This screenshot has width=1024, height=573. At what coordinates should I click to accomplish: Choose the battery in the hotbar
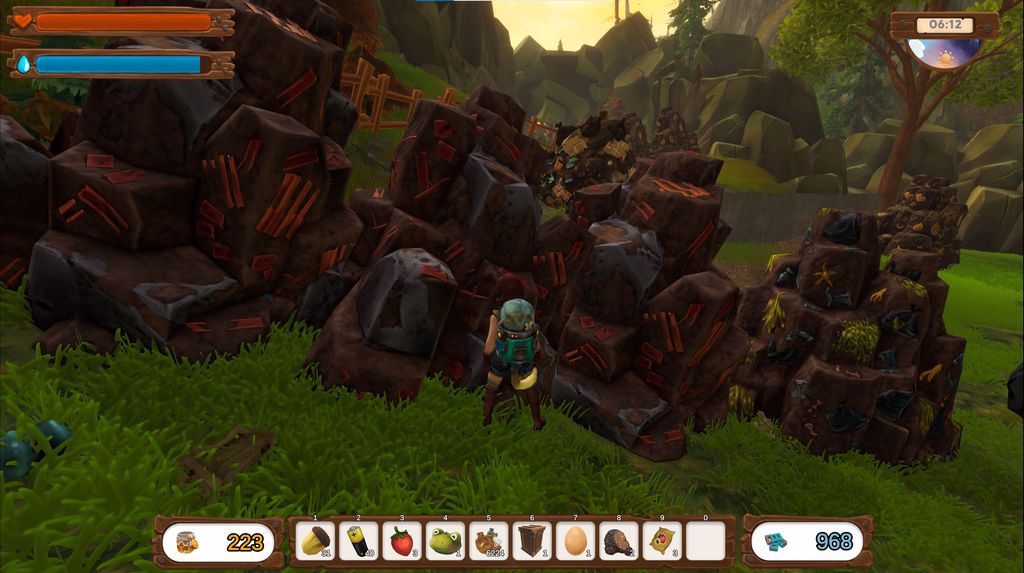tap(359, 541)
